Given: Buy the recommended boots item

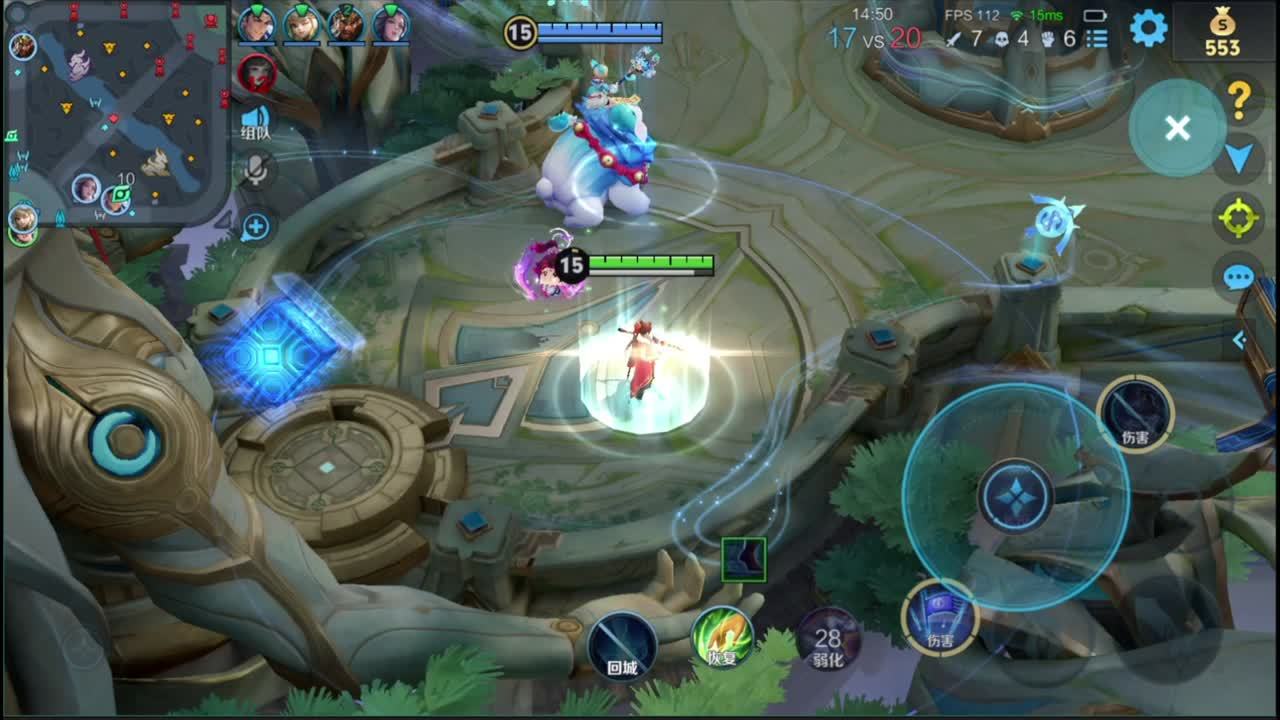Looking at the screenshot, I should [743, 559].
